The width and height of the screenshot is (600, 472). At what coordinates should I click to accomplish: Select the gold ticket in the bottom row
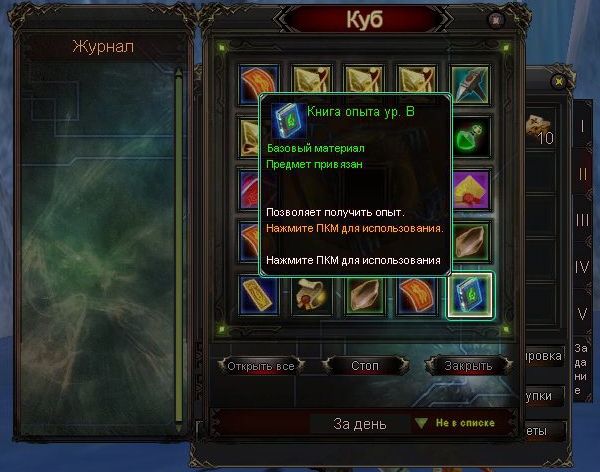point(259,293)
